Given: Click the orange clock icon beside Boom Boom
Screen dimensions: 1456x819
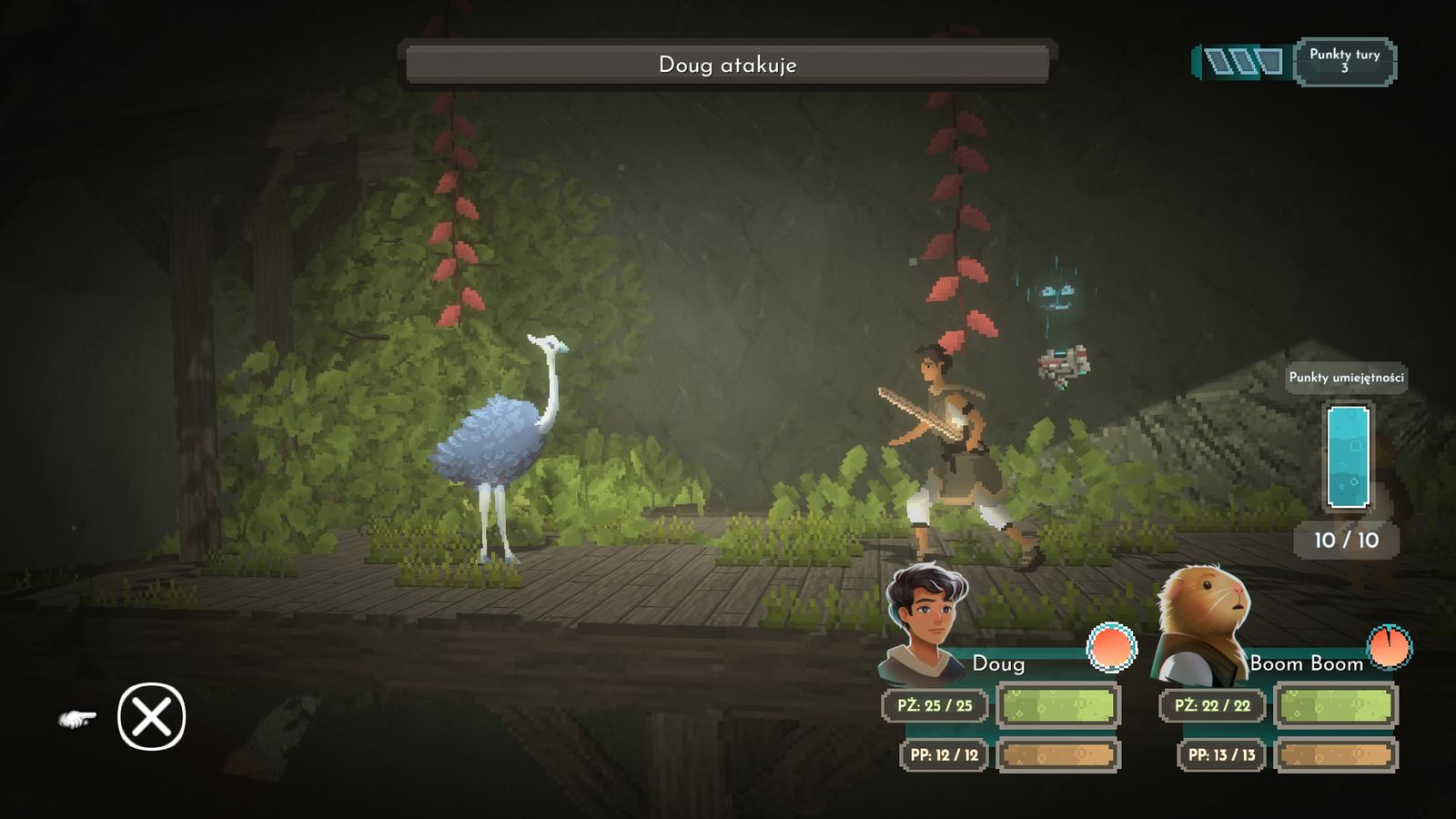Looking at the screenshot, I should 1389,647.
